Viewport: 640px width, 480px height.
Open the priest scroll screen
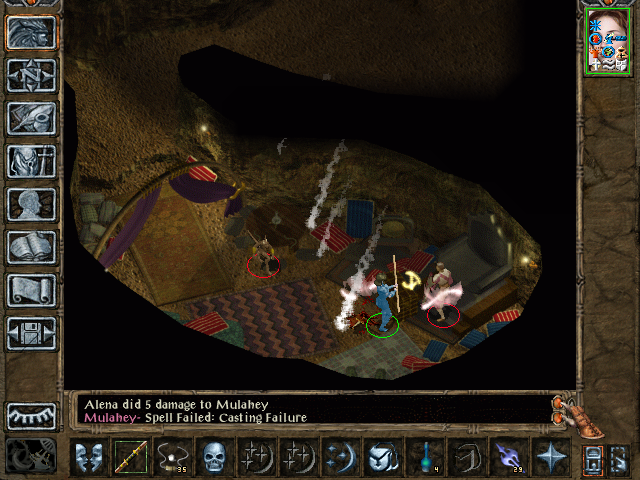coord(32,290)
